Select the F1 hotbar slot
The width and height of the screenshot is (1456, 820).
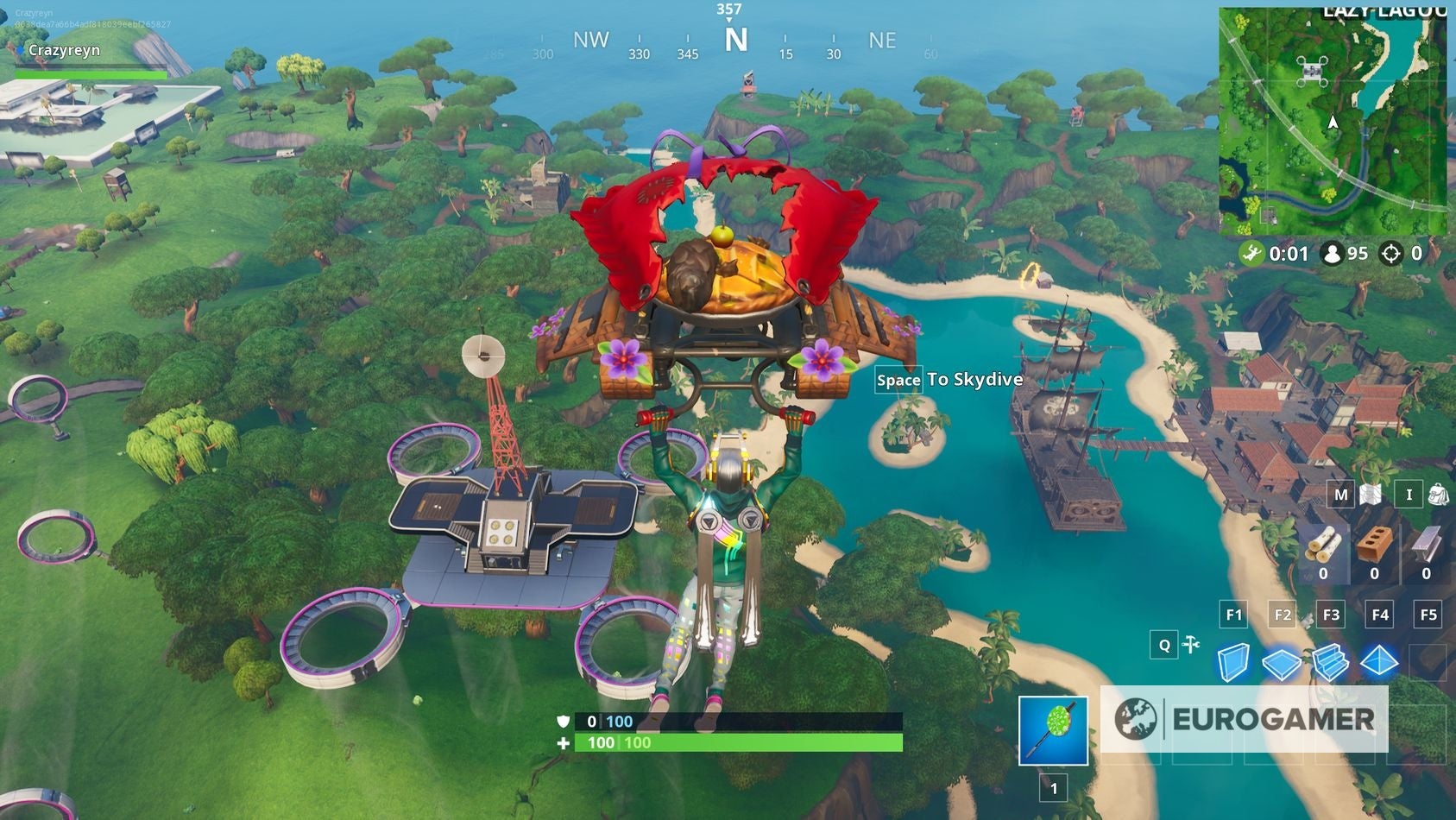pos(1233,614)
